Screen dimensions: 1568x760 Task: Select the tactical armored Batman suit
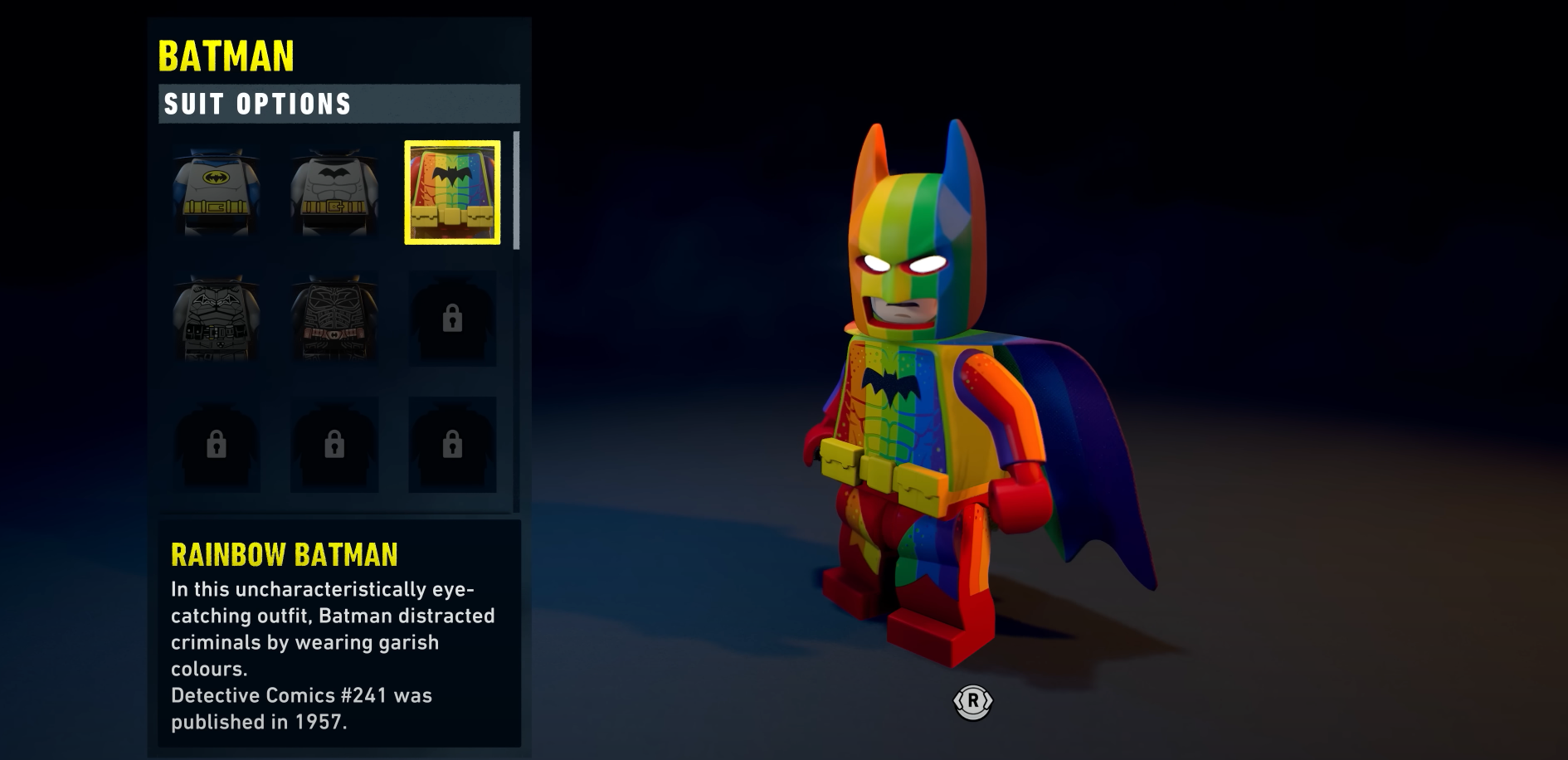click(216, 318)
